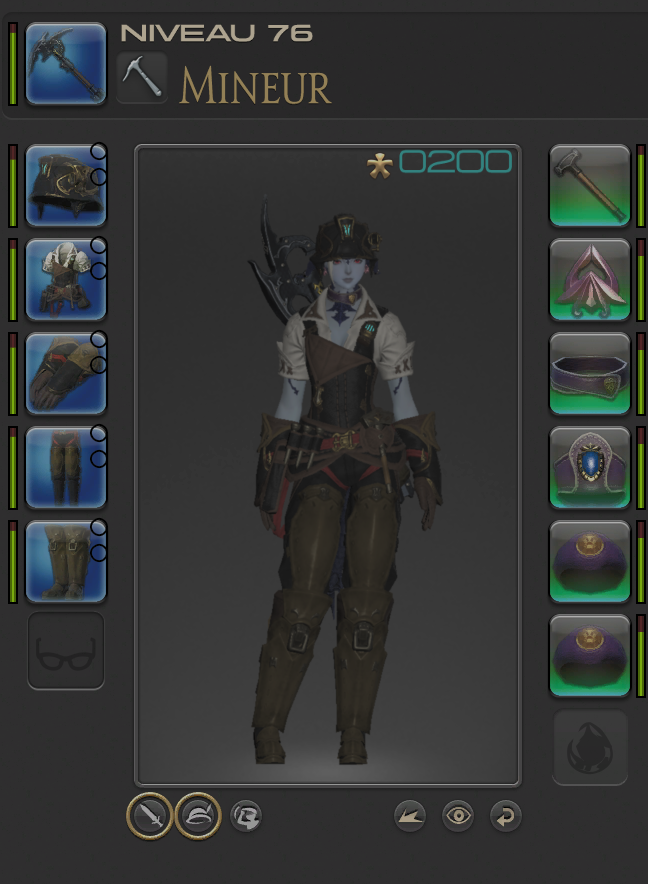Choose the pink earrings slot
This screenshot has height=884, width=648.
pos(590,279)
